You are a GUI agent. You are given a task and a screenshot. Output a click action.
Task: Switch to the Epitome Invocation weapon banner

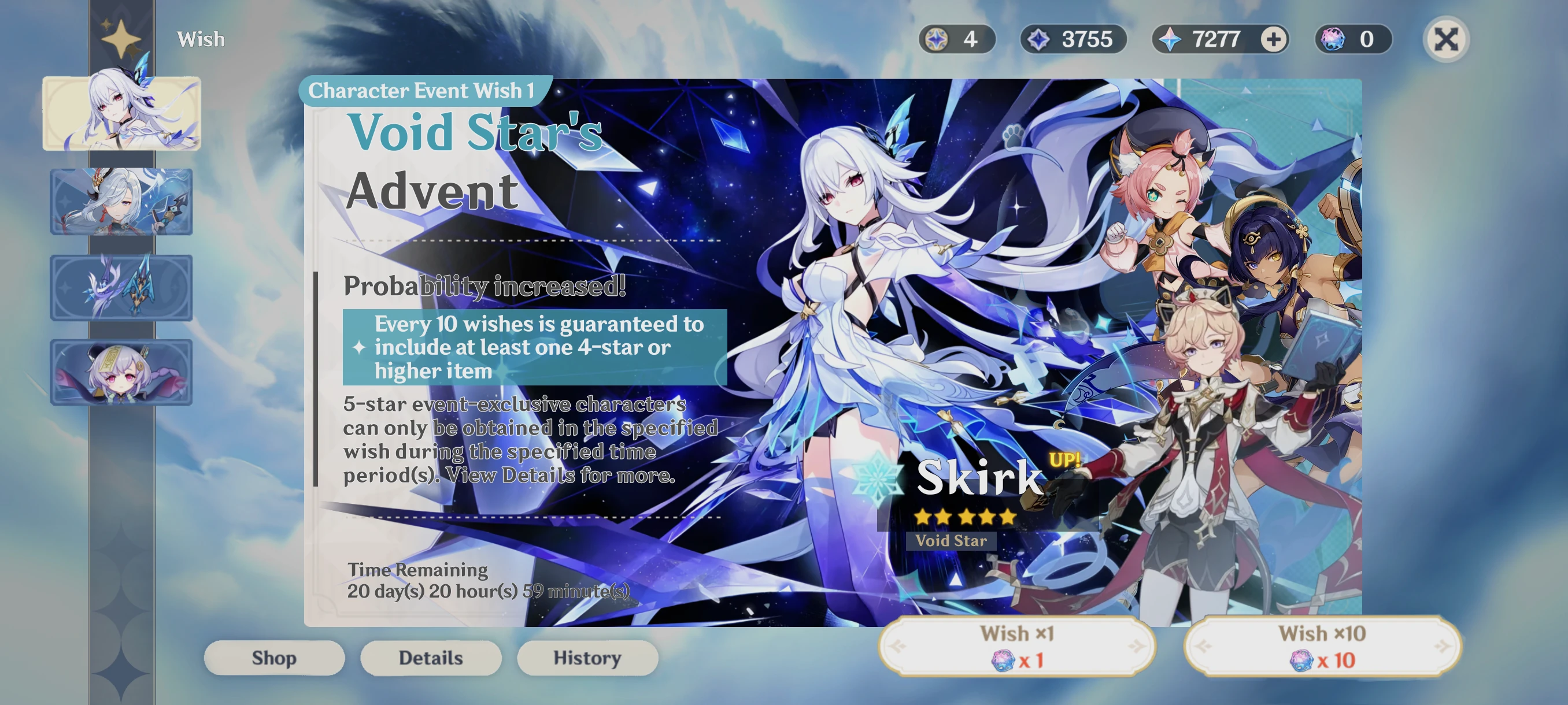click(122, 286)
